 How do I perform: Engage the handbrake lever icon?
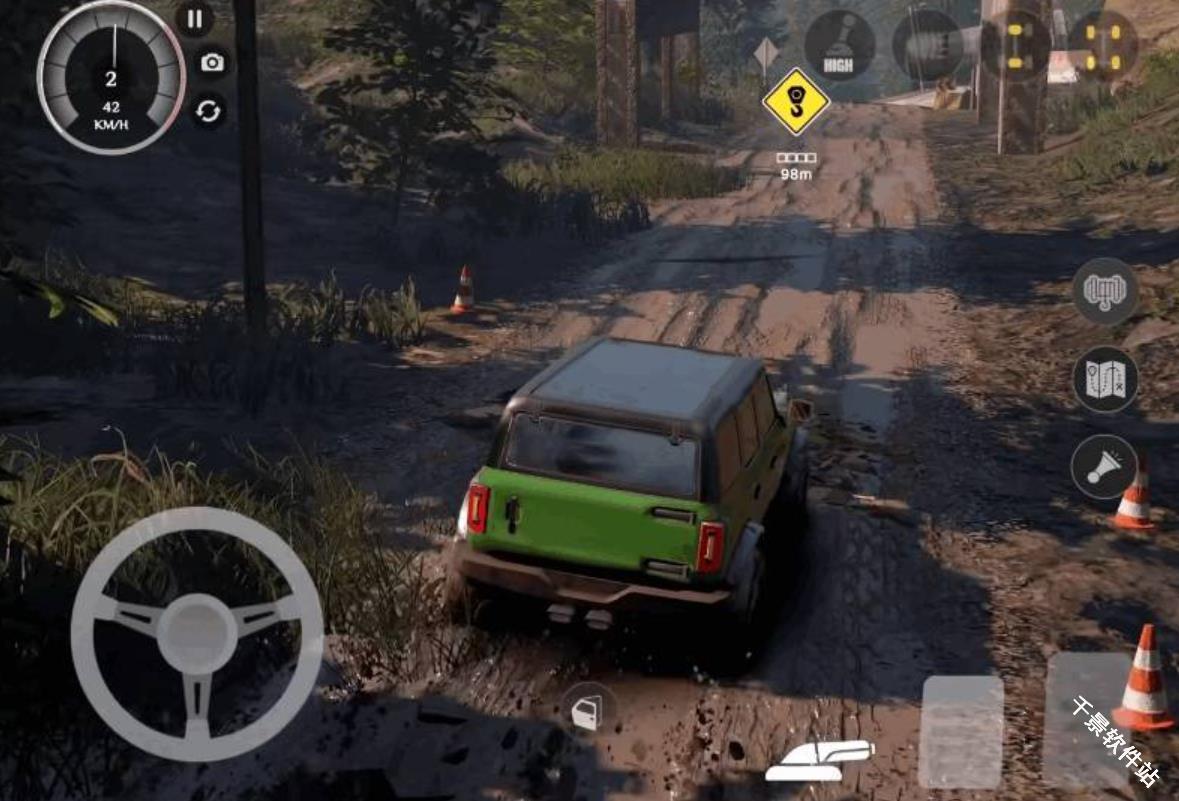[x=819, y=761]
